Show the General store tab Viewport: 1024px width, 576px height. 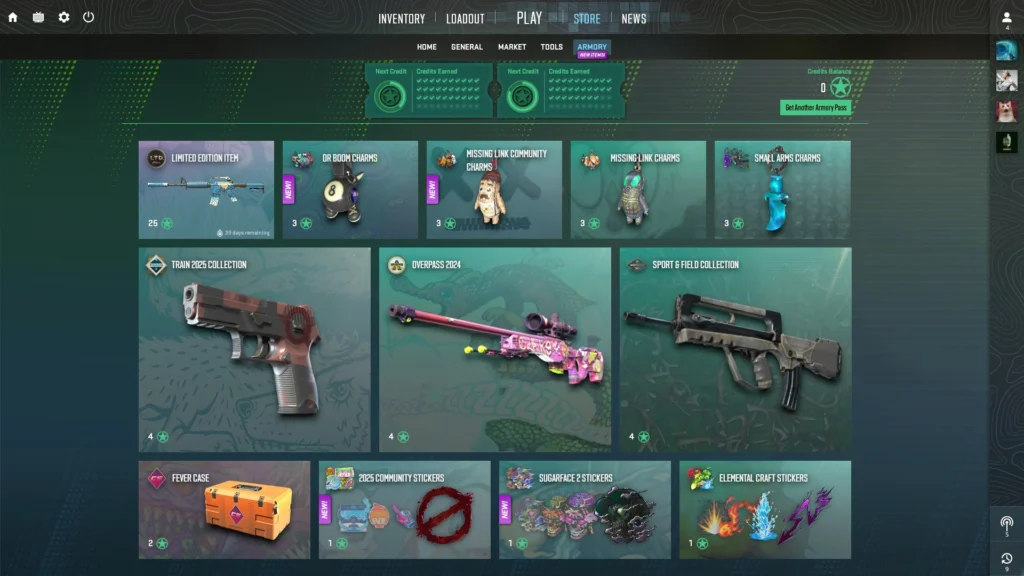(x=467, y=47)
